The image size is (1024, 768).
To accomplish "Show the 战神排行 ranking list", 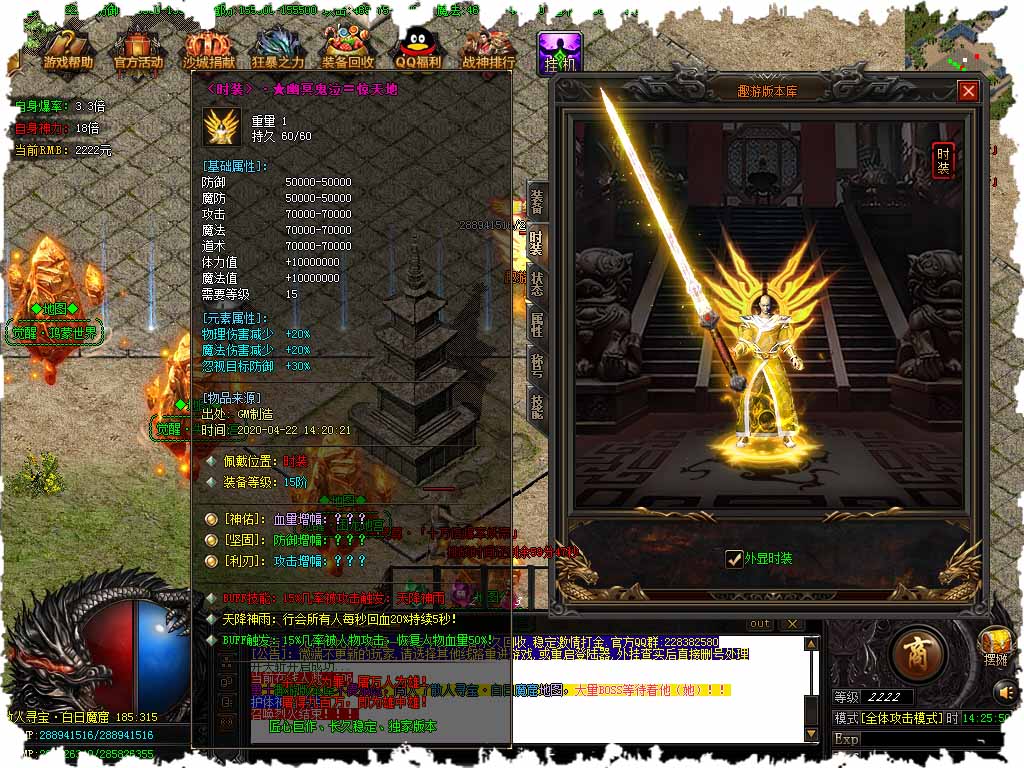I will click(488, 47).
